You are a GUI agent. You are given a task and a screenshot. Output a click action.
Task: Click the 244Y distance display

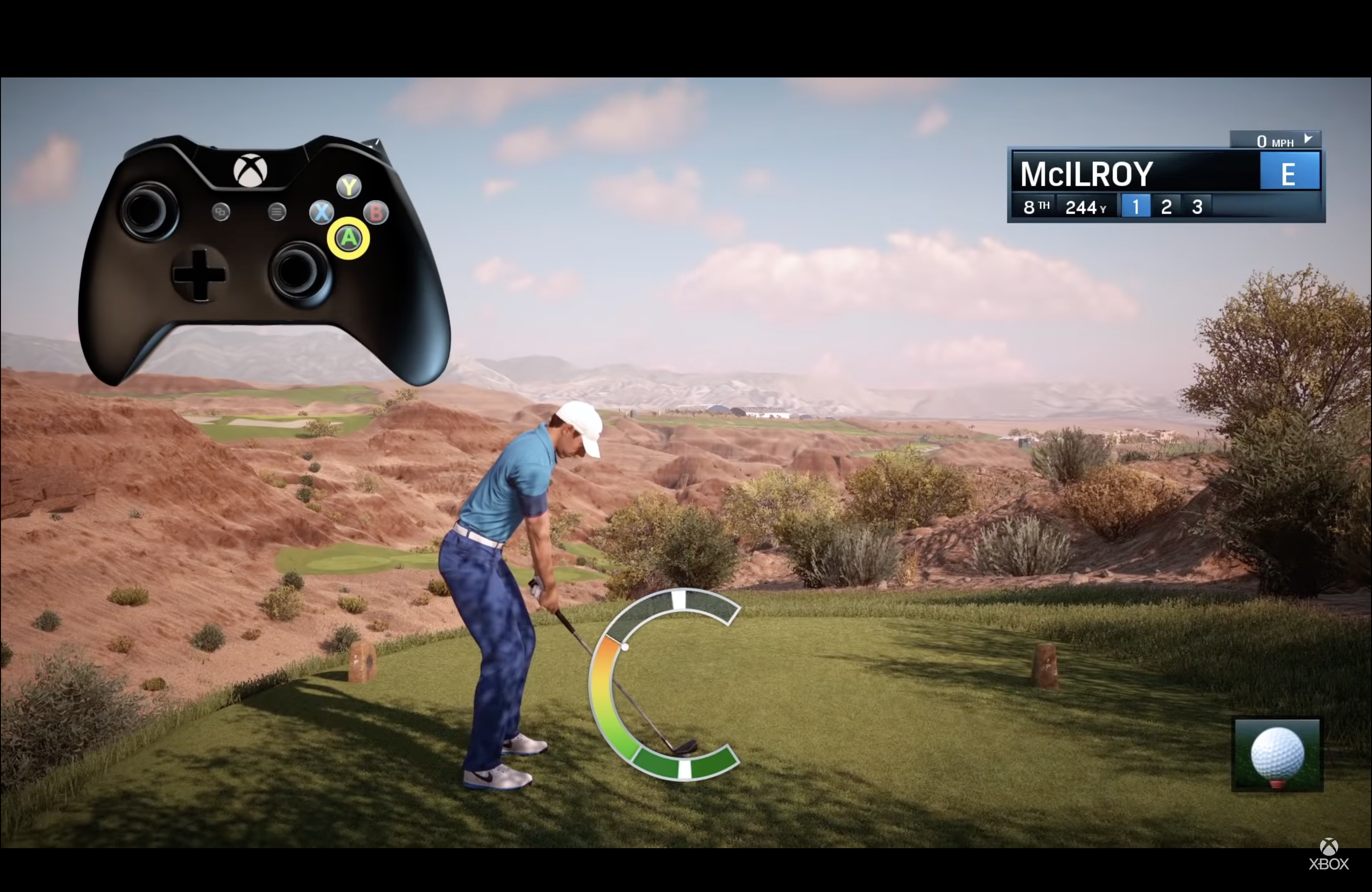[x=1085, y=206]
